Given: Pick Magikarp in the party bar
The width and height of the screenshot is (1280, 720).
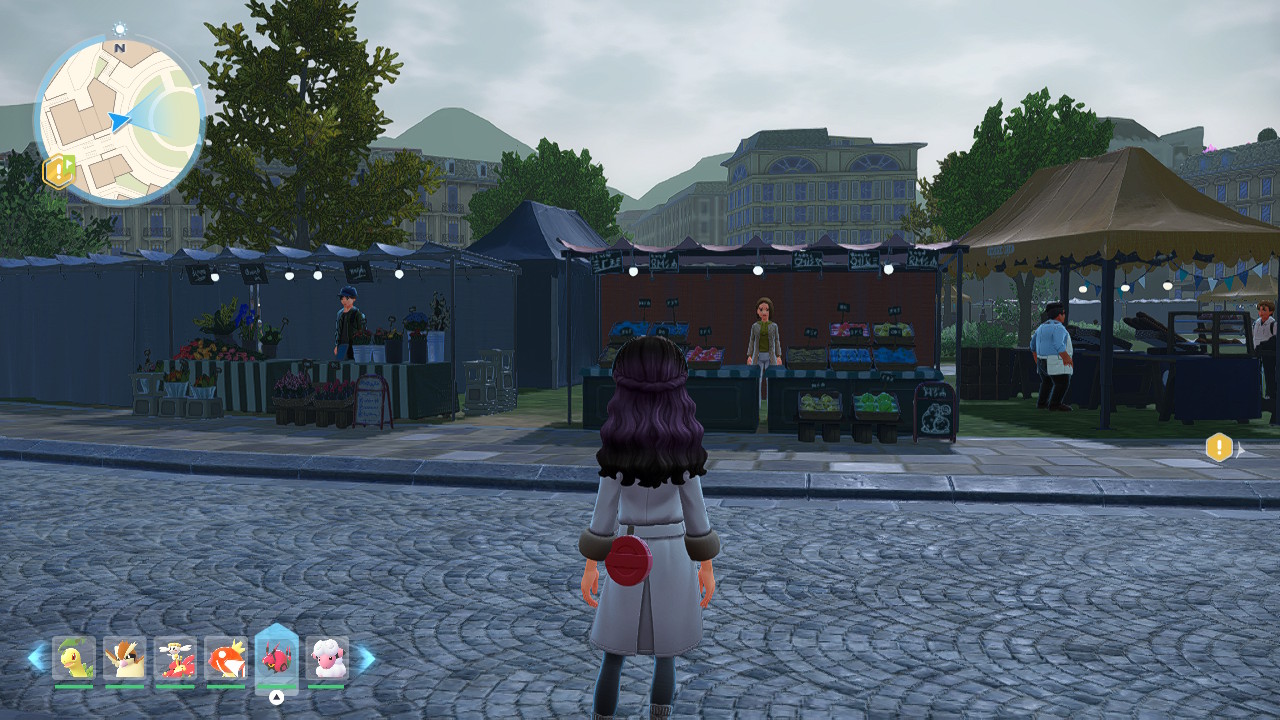Looking at the screenshot, I should point(226,658).
